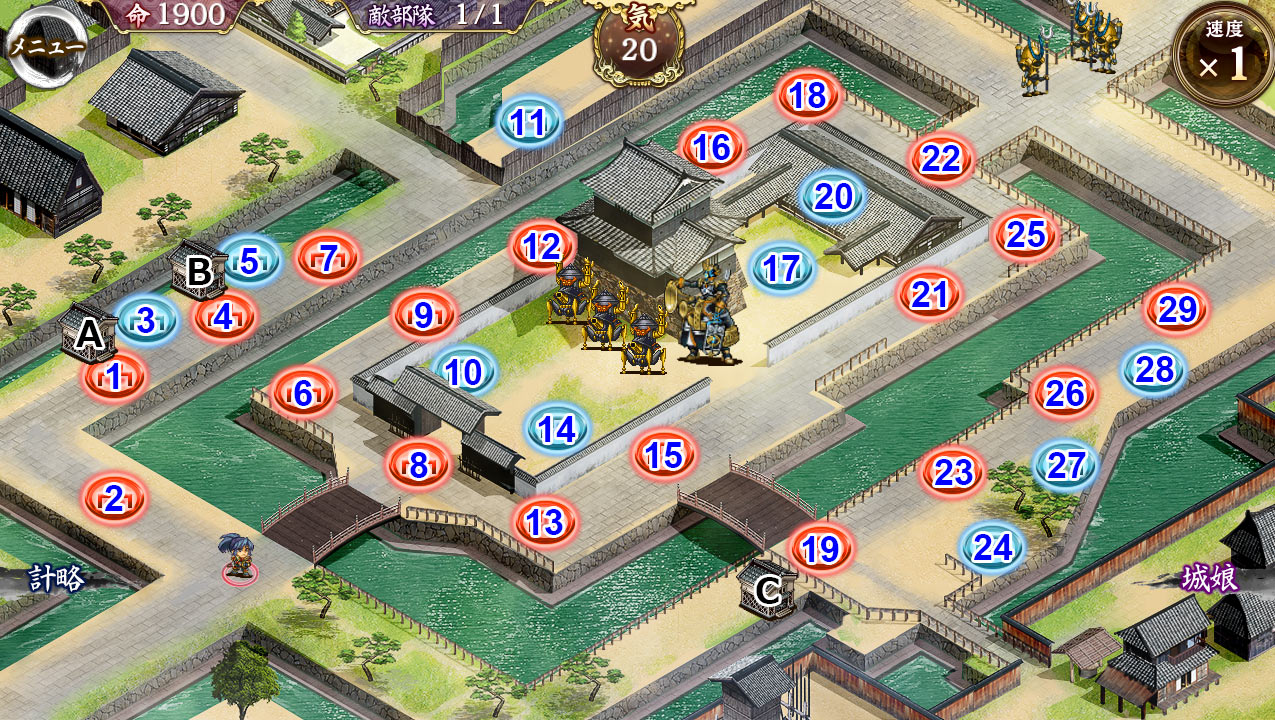Choose blue placement tile number 3
The image size is (1275, 720).
pos(146,321)
